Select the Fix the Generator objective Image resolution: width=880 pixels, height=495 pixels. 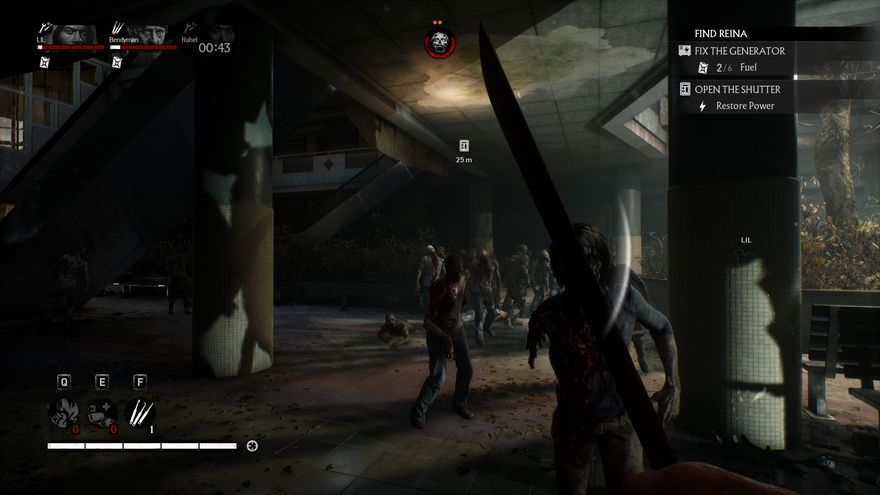(x=737, y=50)
